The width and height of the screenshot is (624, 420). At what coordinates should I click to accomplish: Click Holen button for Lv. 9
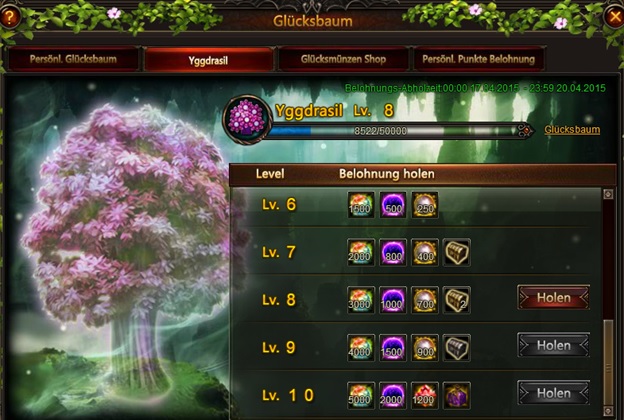[553, 345]
